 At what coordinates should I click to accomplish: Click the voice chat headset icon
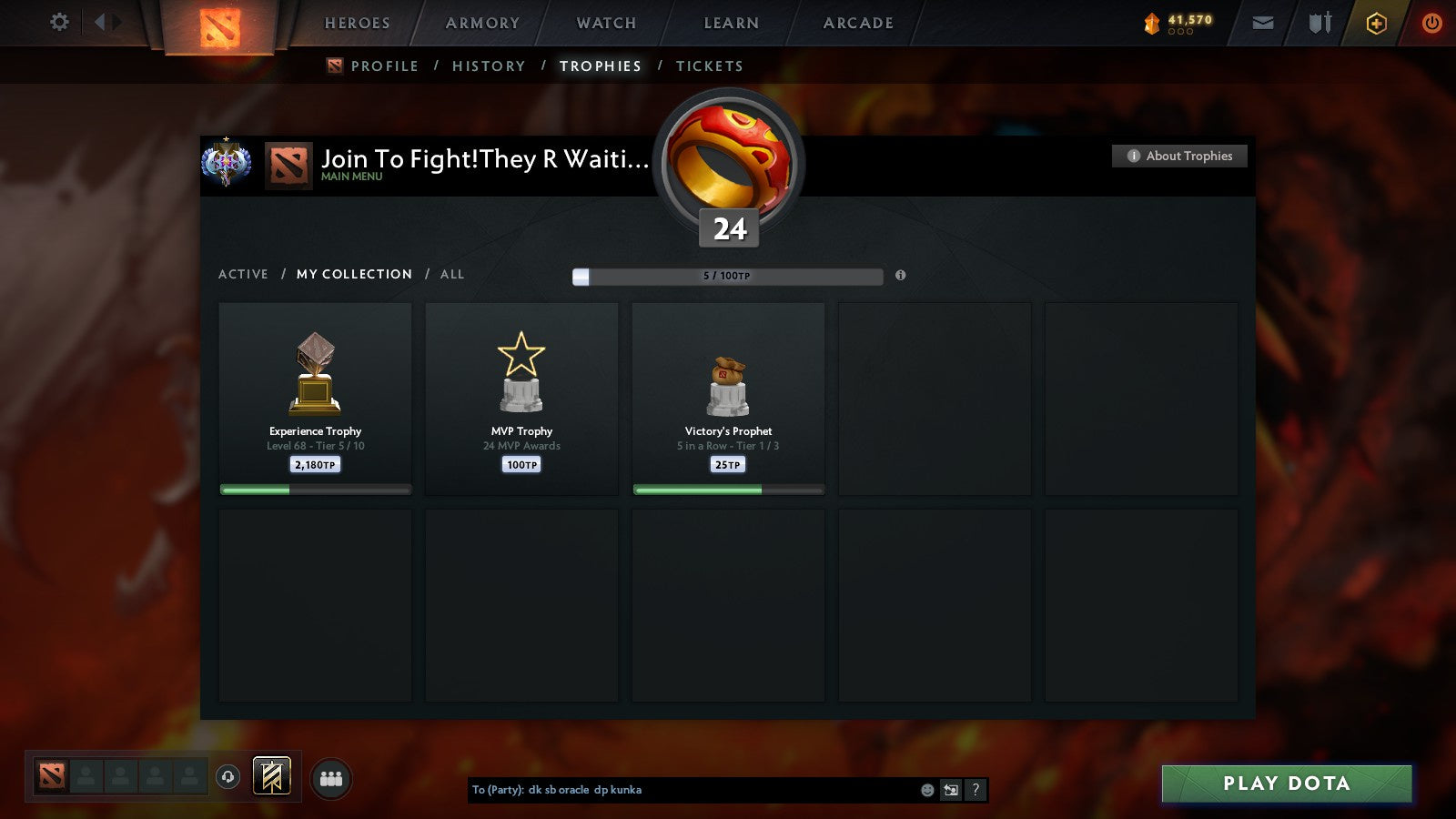pos(227,775)
